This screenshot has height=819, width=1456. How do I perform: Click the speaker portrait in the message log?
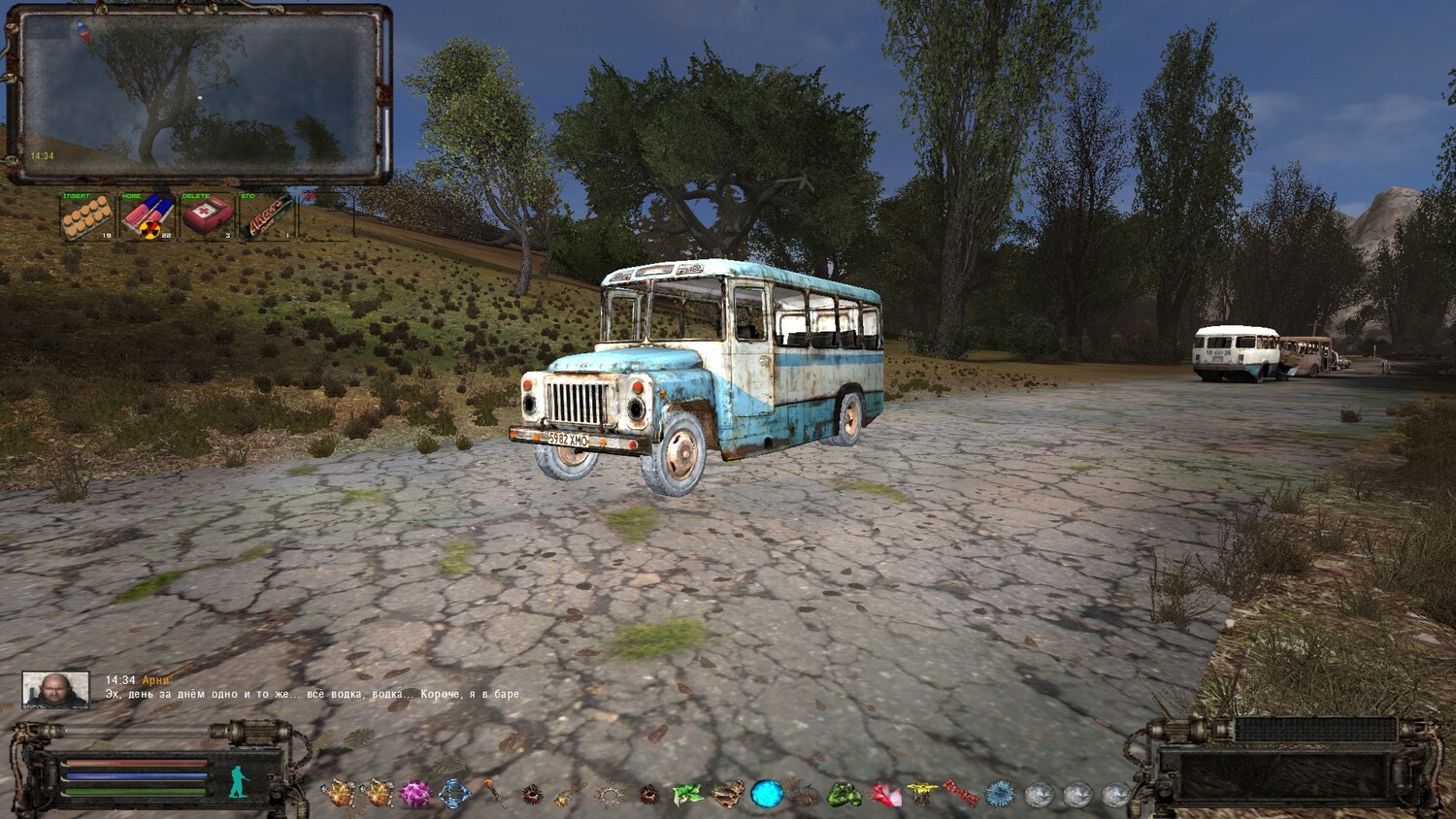(x=55, y=690)
